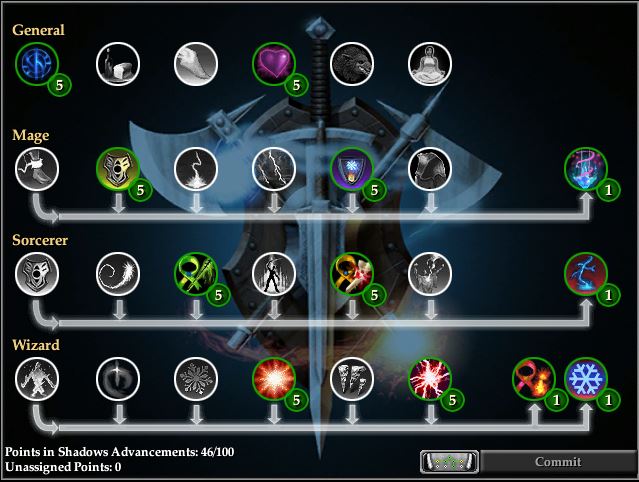
Task: Choose the purple heart General advancement
Action: (x=273, y=65)
